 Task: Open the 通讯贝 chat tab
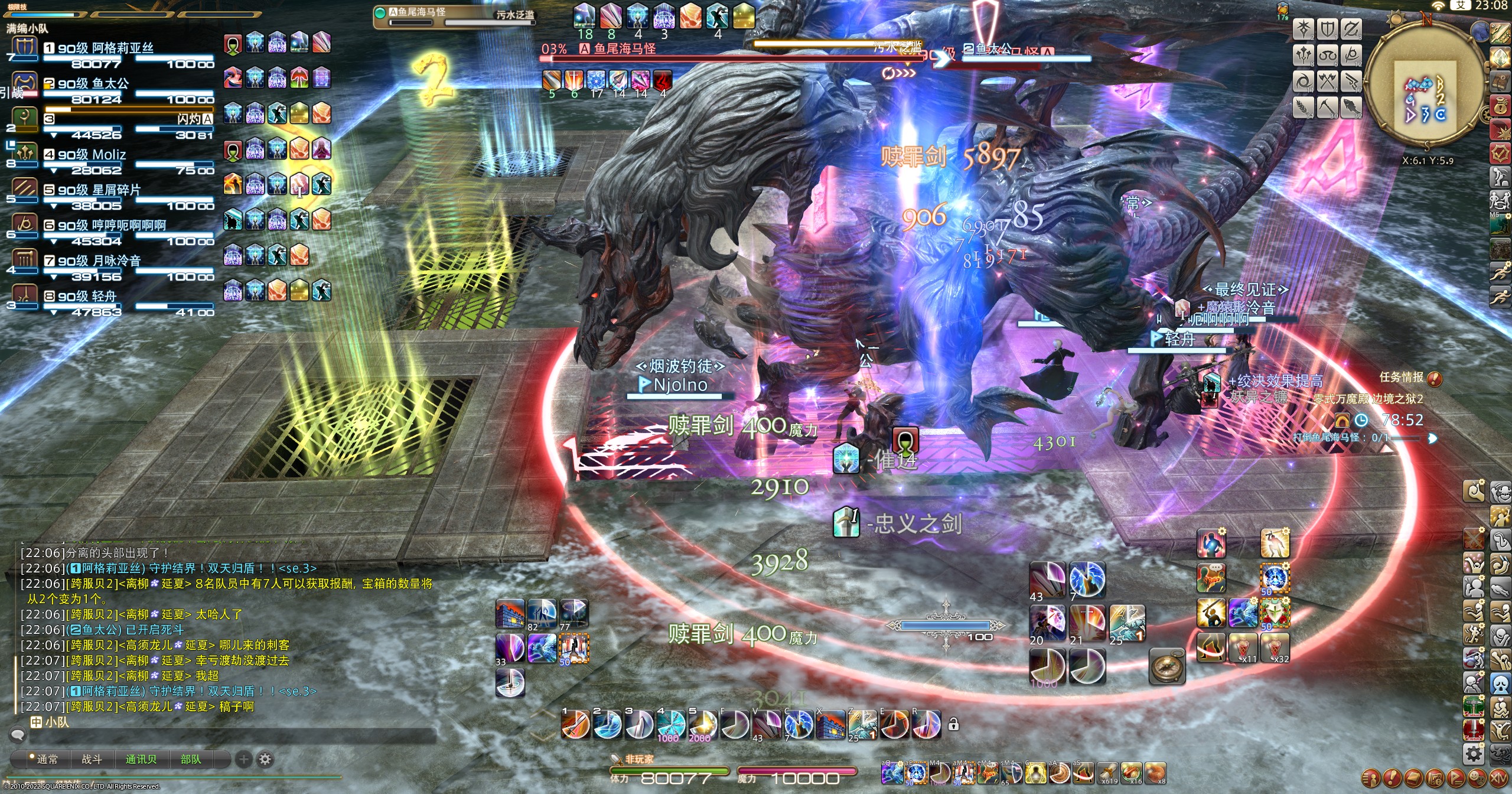pos(141,759)
